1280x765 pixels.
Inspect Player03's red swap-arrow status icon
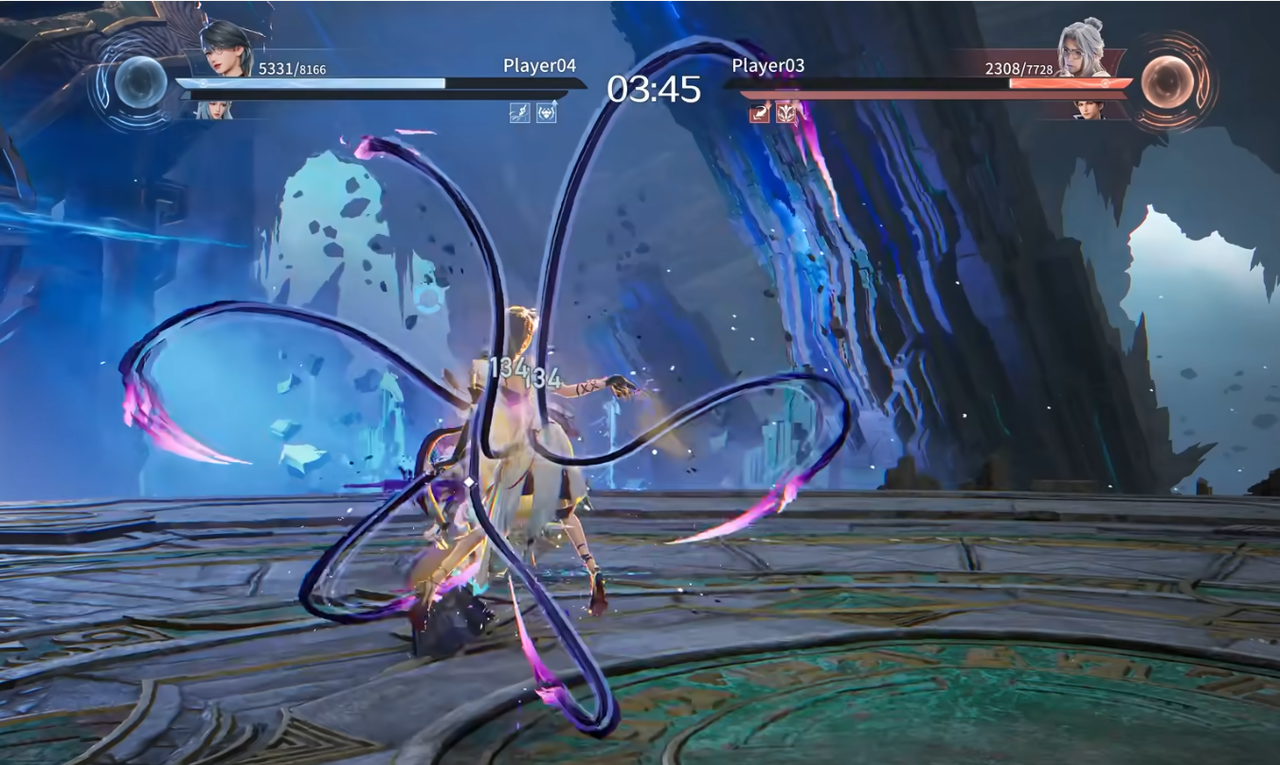760,113
